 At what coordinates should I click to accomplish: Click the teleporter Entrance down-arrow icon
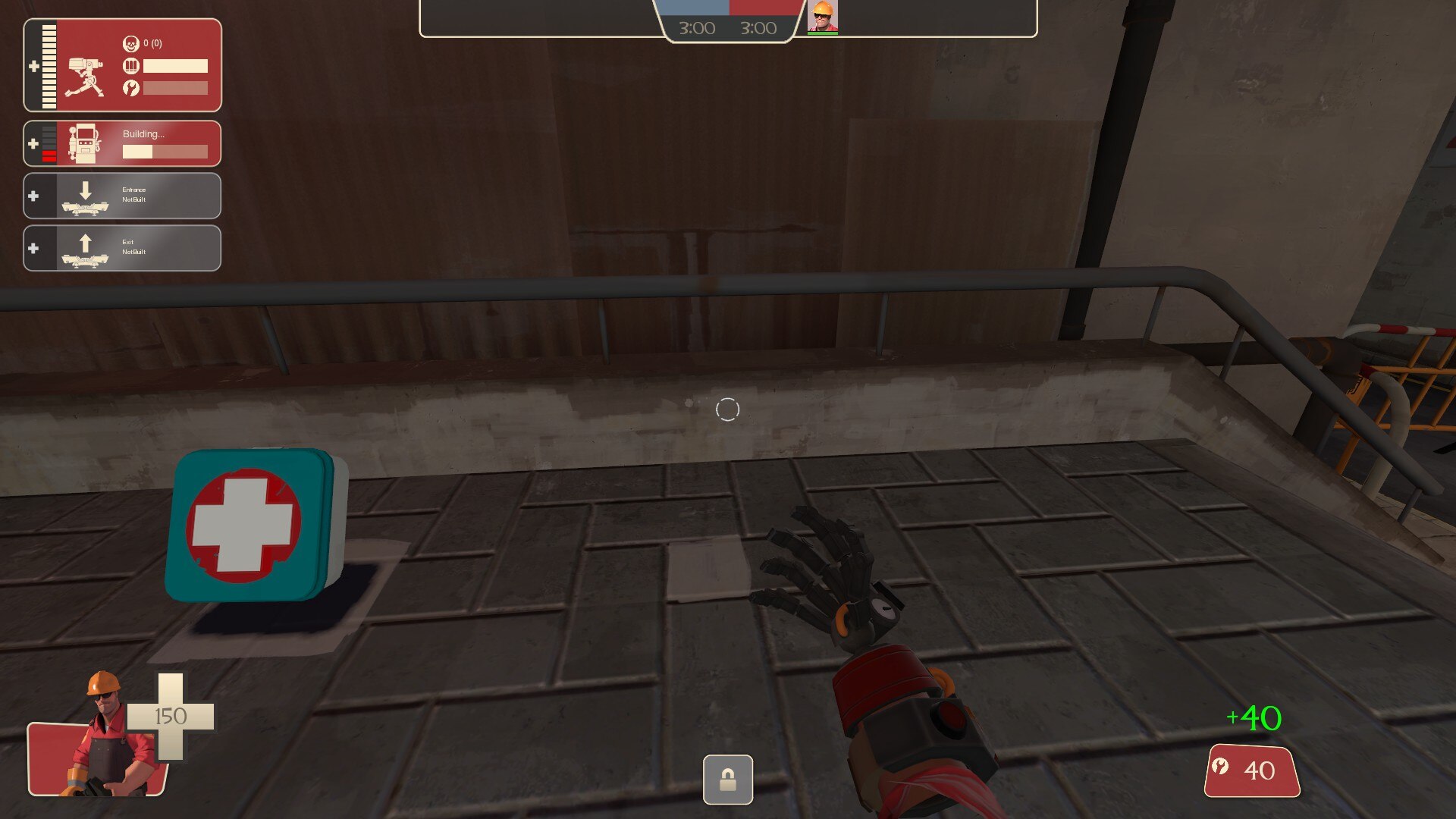[x=85, y=190]
